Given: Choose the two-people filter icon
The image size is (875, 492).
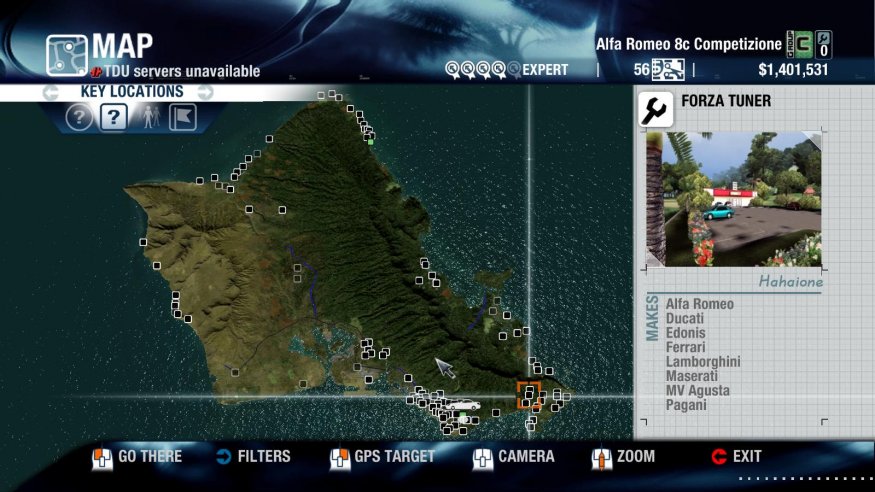Looking at the screenshot, I should (x=148, y=118).
